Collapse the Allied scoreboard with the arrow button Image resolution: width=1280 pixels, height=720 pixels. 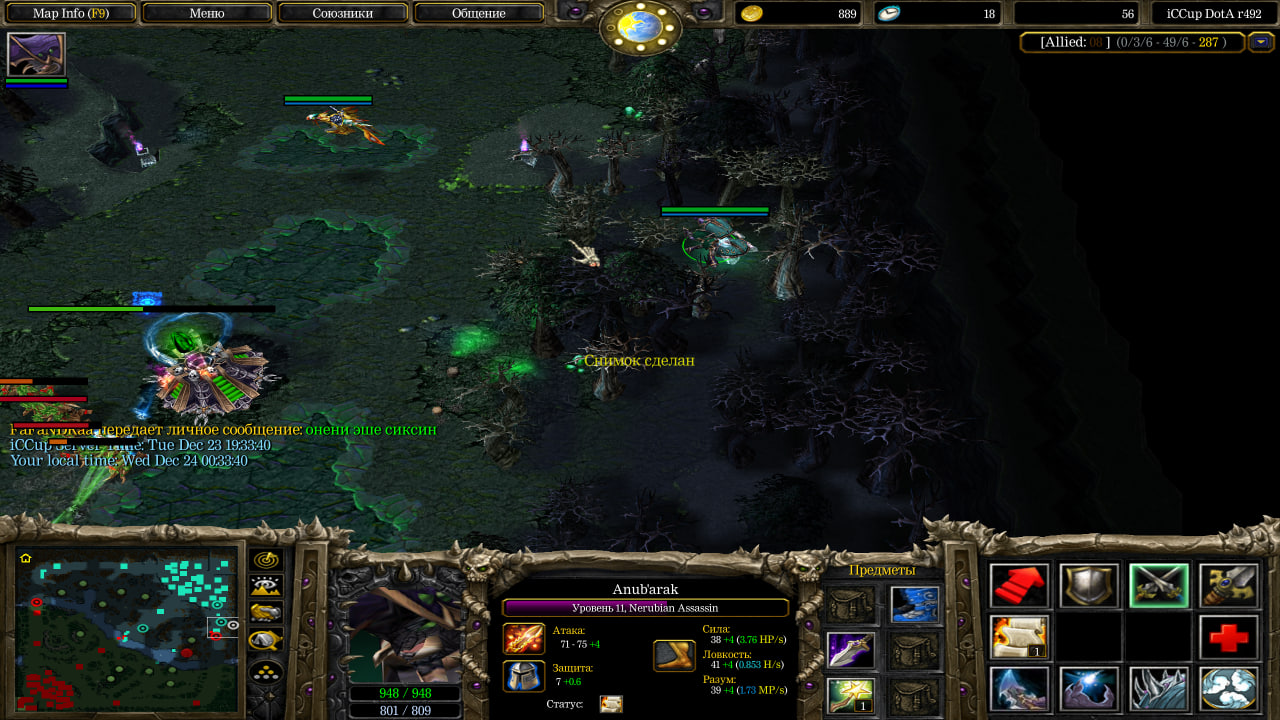1260,42
